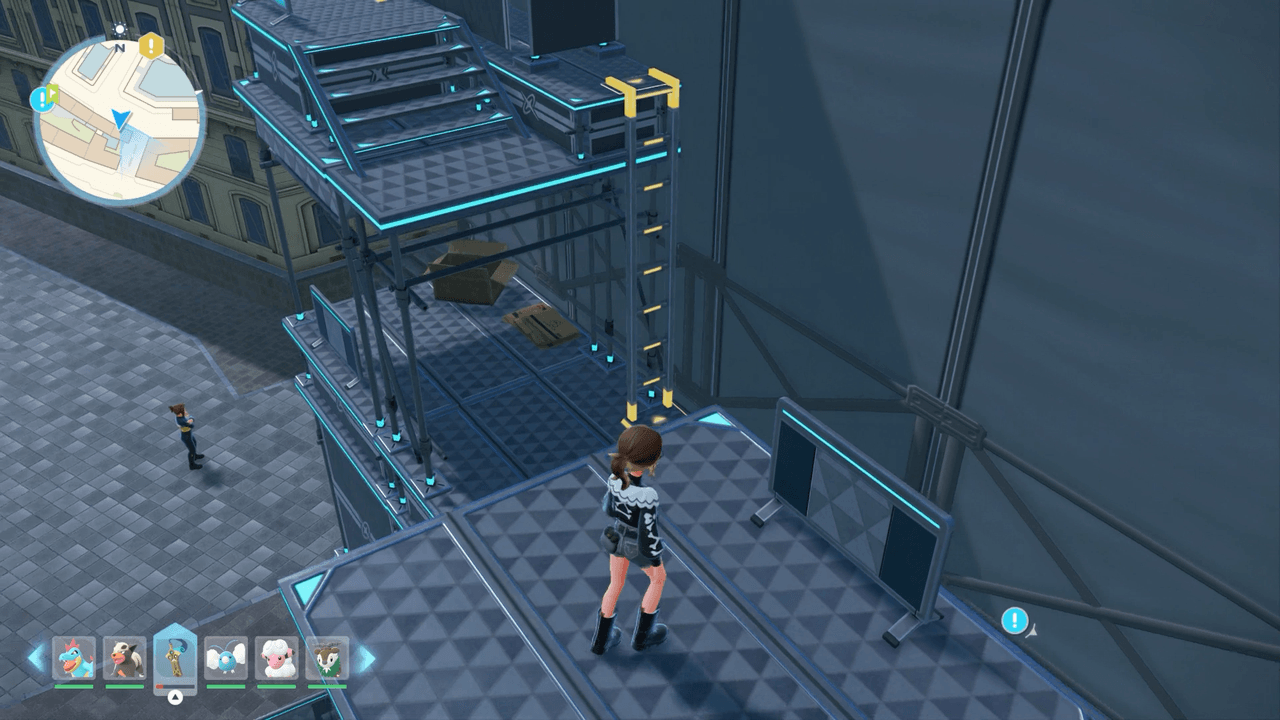Screen dimensions: 1280x720
Task: Click the yellow hexagon exclamation marker on the minimap
Action: click(151, 45)
